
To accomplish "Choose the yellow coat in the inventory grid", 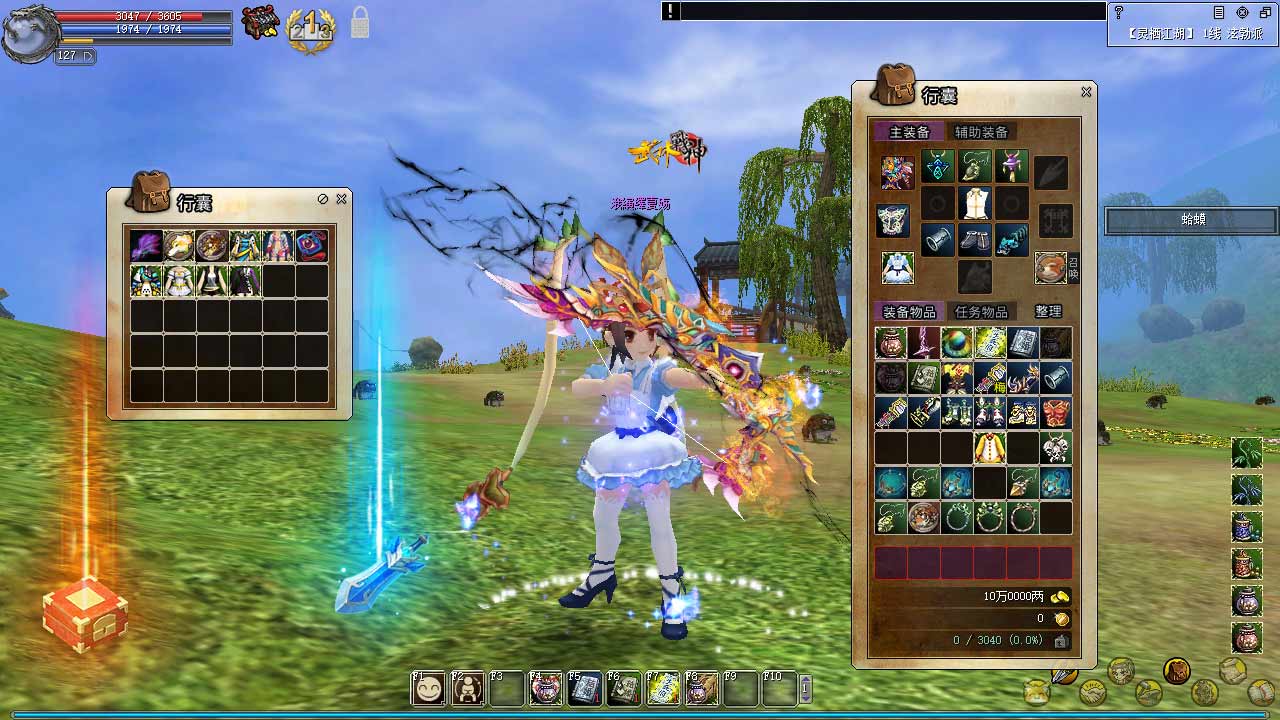I will click(990, 448).
